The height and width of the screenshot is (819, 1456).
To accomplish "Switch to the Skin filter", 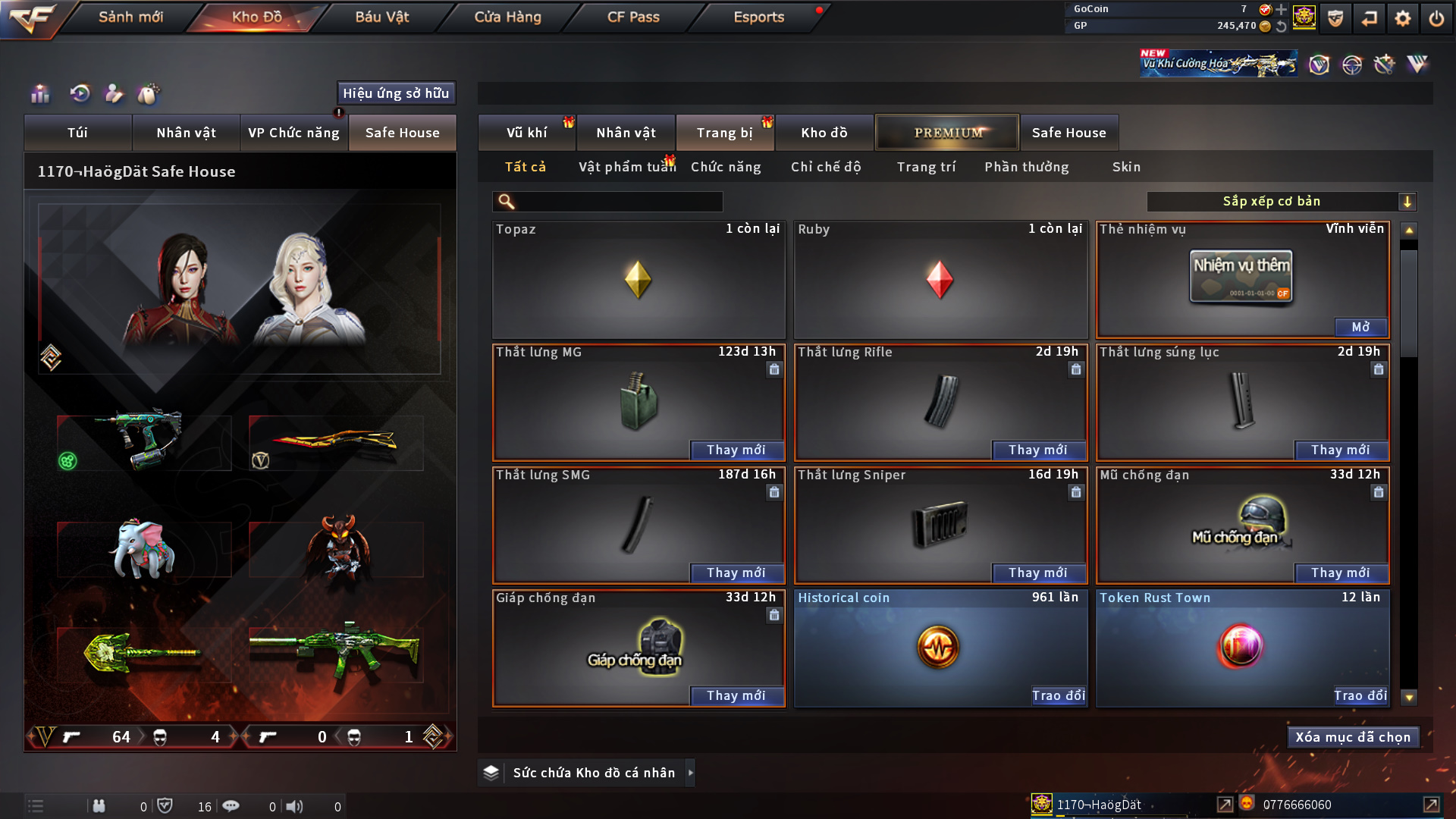I will (1126, 167).
